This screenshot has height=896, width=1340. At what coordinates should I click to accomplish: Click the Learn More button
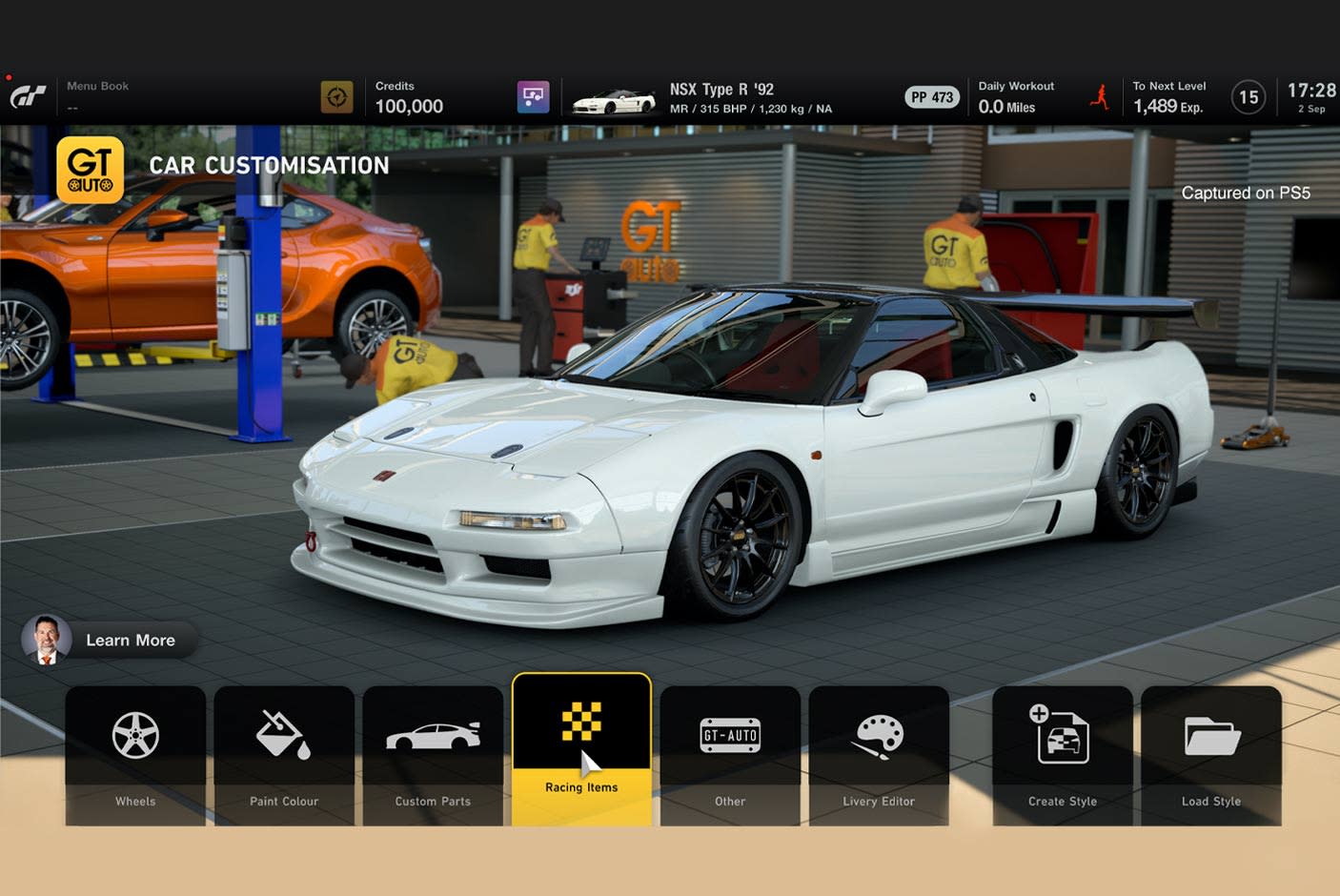(x=110, y=640)
